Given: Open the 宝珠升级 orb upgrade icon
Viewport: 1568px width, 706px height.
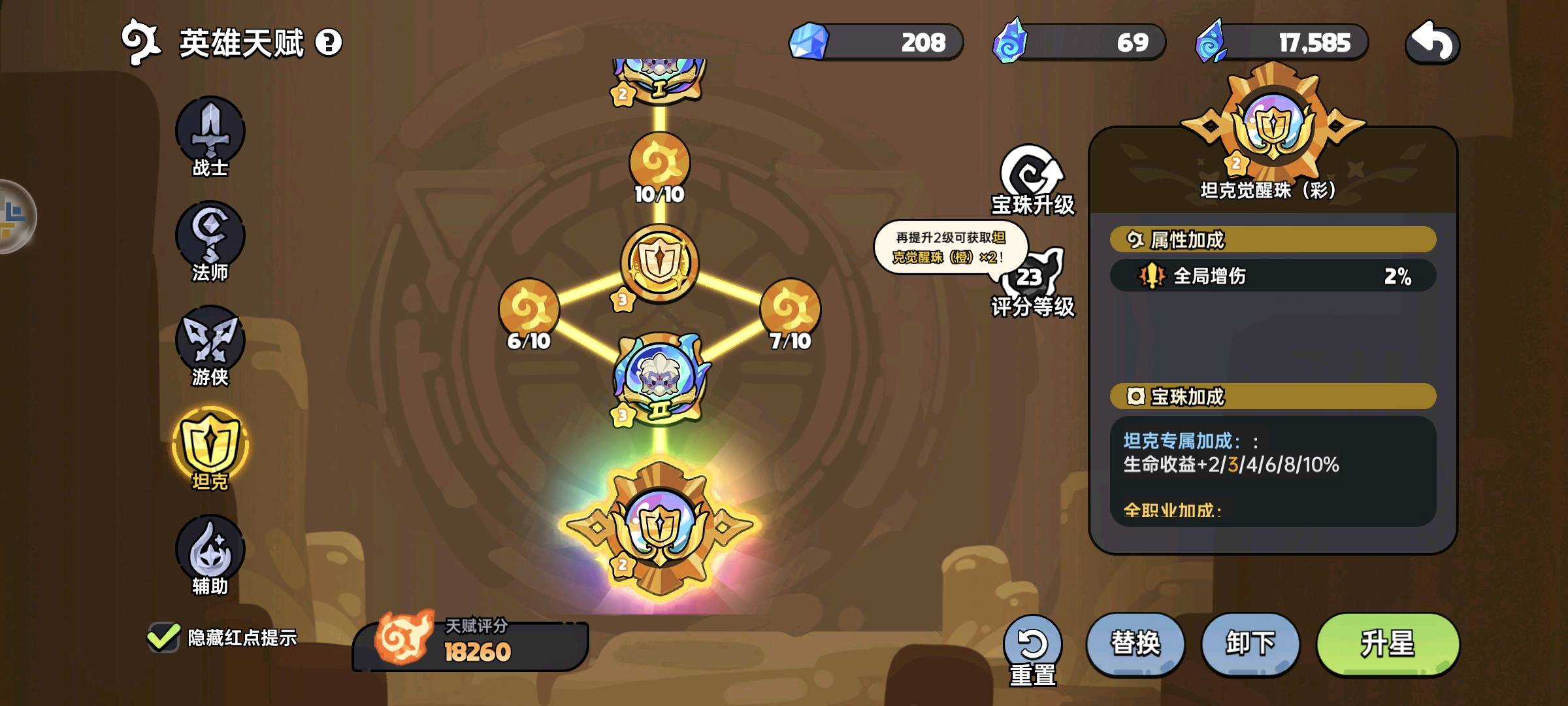Looking at the screenshot, I should (1032, 178).
